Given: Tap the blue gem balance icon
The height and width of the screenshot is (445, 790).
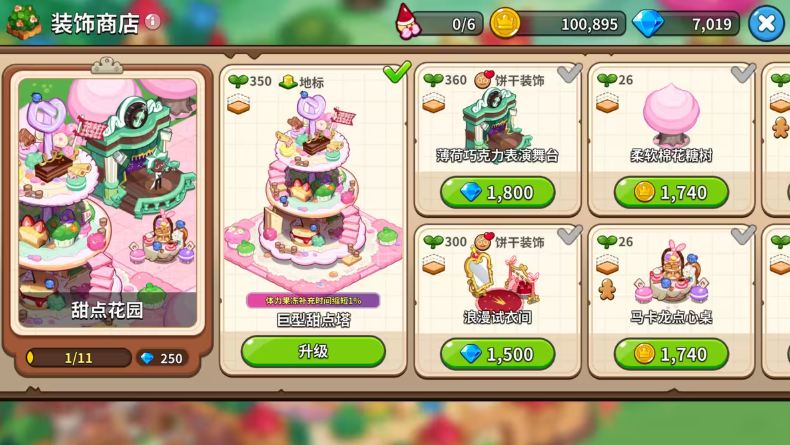Looking at the screenshot, I should [x=647, y=23].
